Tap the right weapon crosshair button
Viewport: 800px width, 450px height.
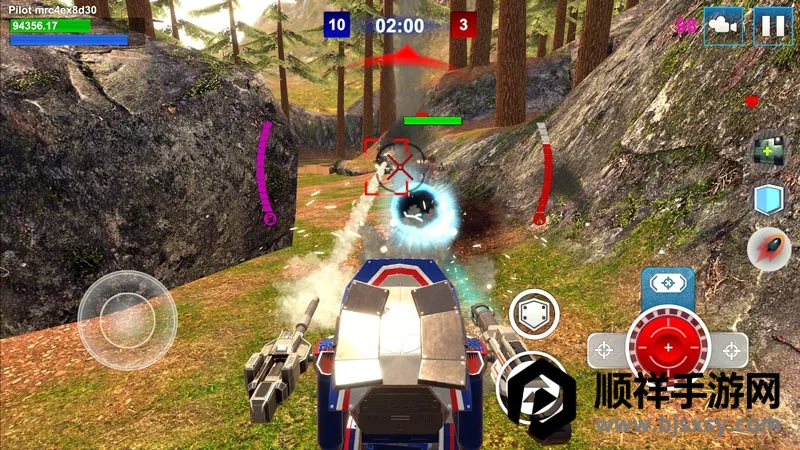tap(733, 349)
